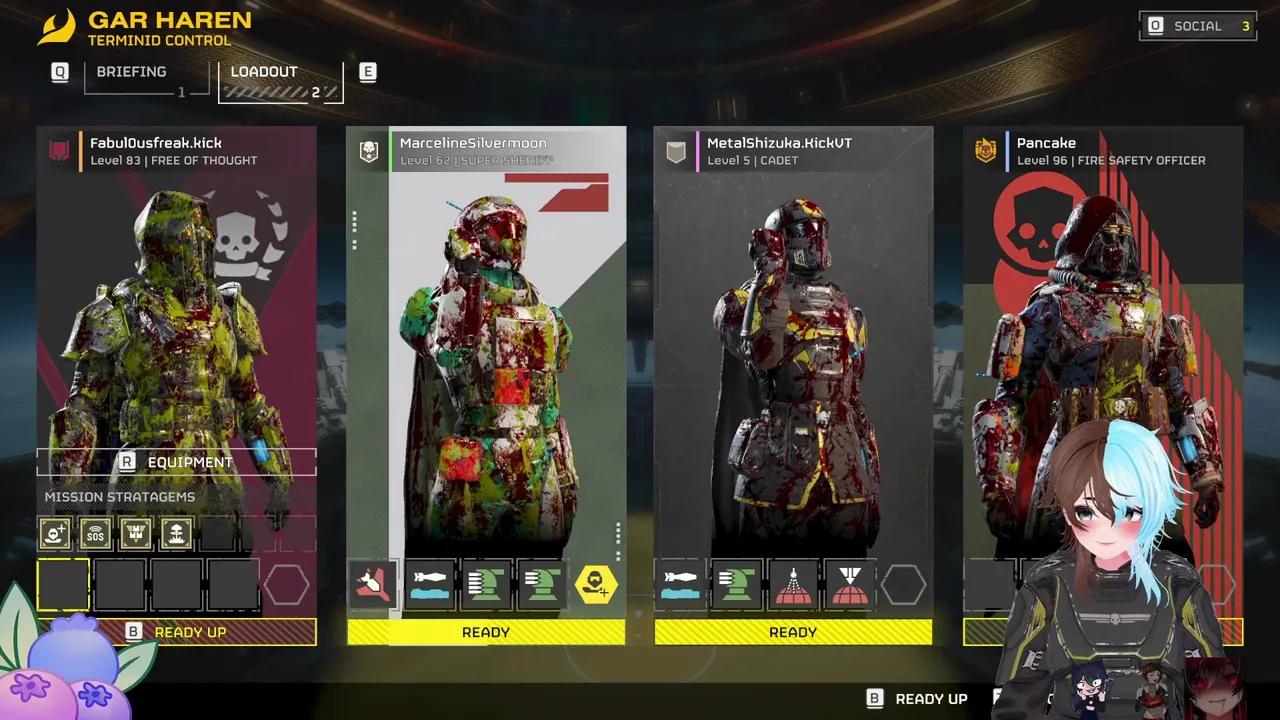
Task: Inspect MarcelineSilvermoon's yellow booster hexagon
Action: pos(597,585)
